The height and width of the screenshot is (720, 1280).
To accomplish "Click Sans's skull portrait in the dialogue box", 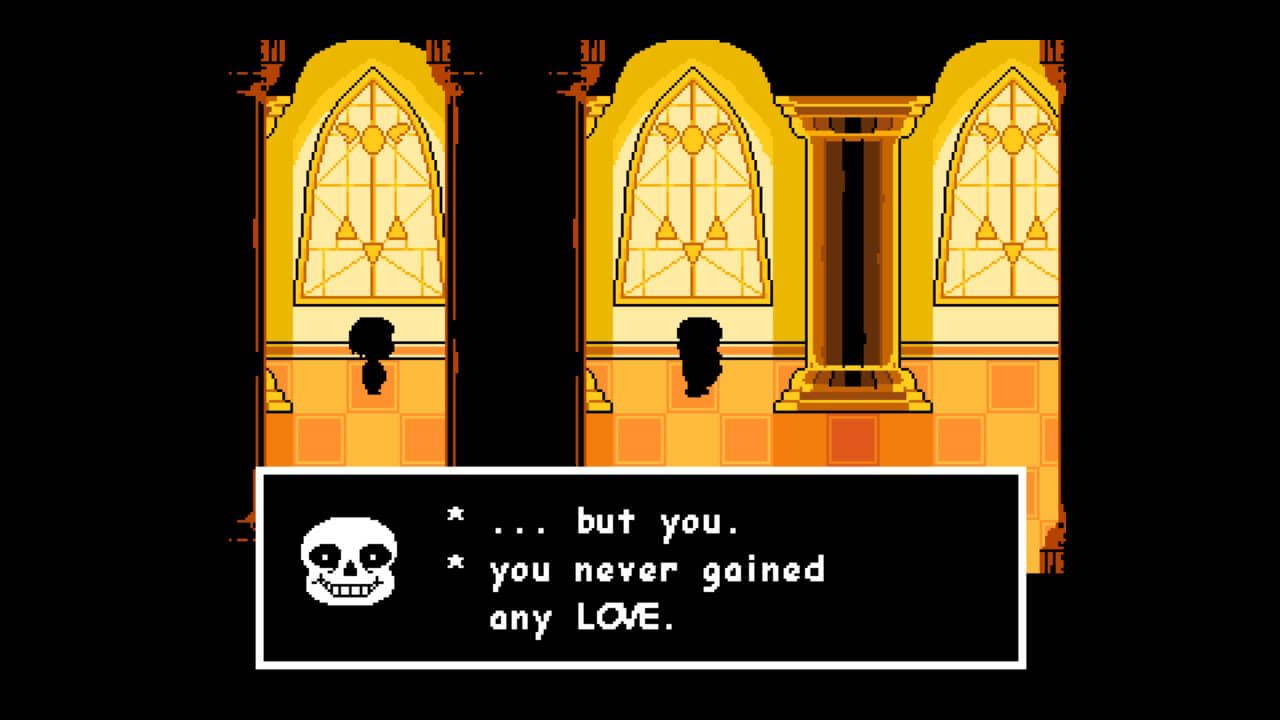I will (347, 562).
